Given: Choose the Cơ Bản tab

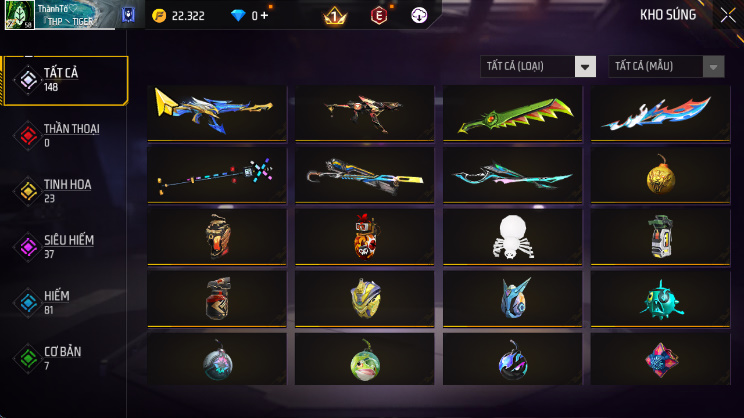Looking at the screenshot, I should click(x=66, y=357).
